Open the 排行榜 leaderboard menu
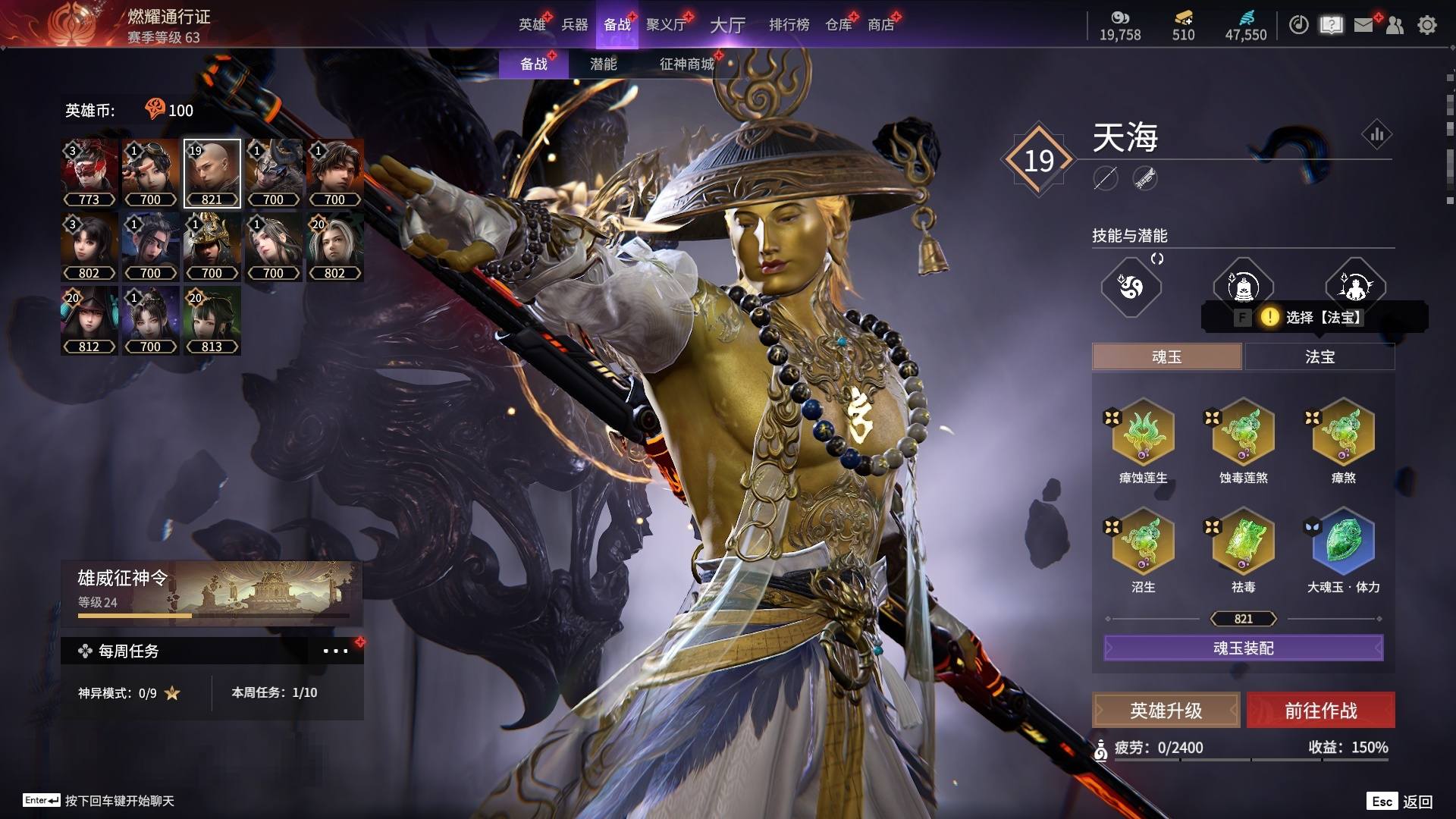 pos(789,25)
